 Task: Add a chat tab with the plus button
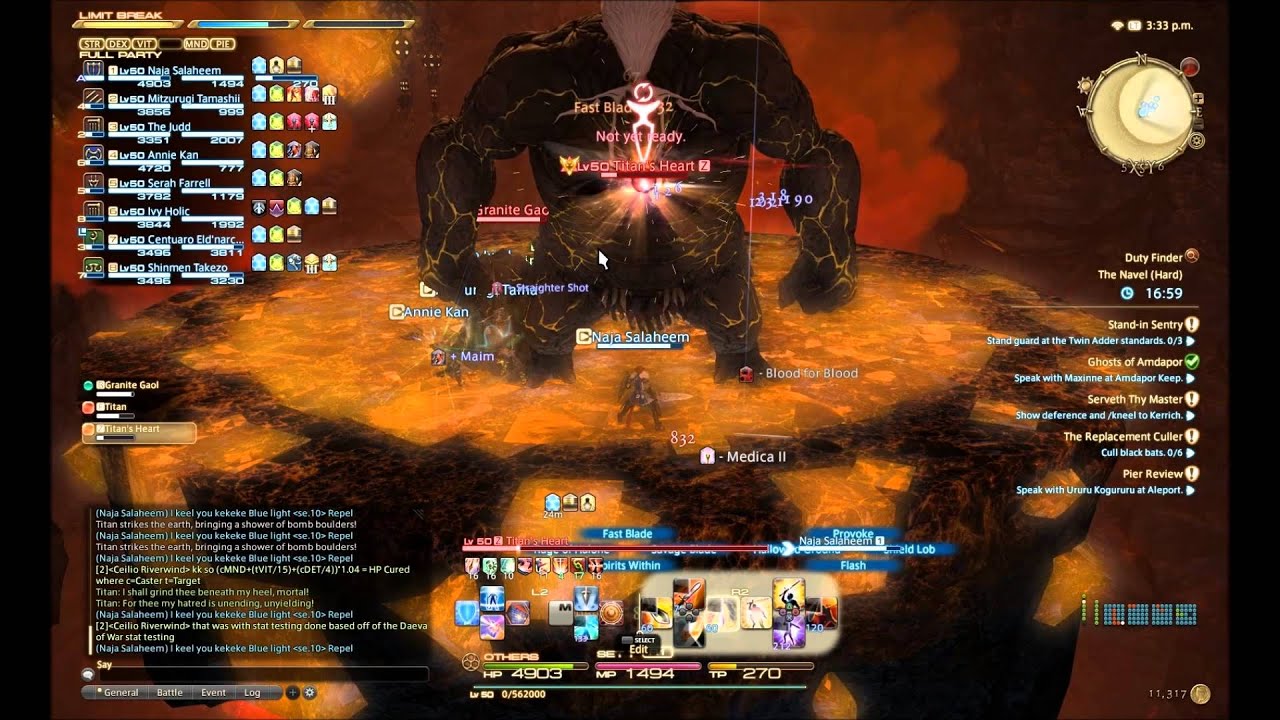pos(292,692)
